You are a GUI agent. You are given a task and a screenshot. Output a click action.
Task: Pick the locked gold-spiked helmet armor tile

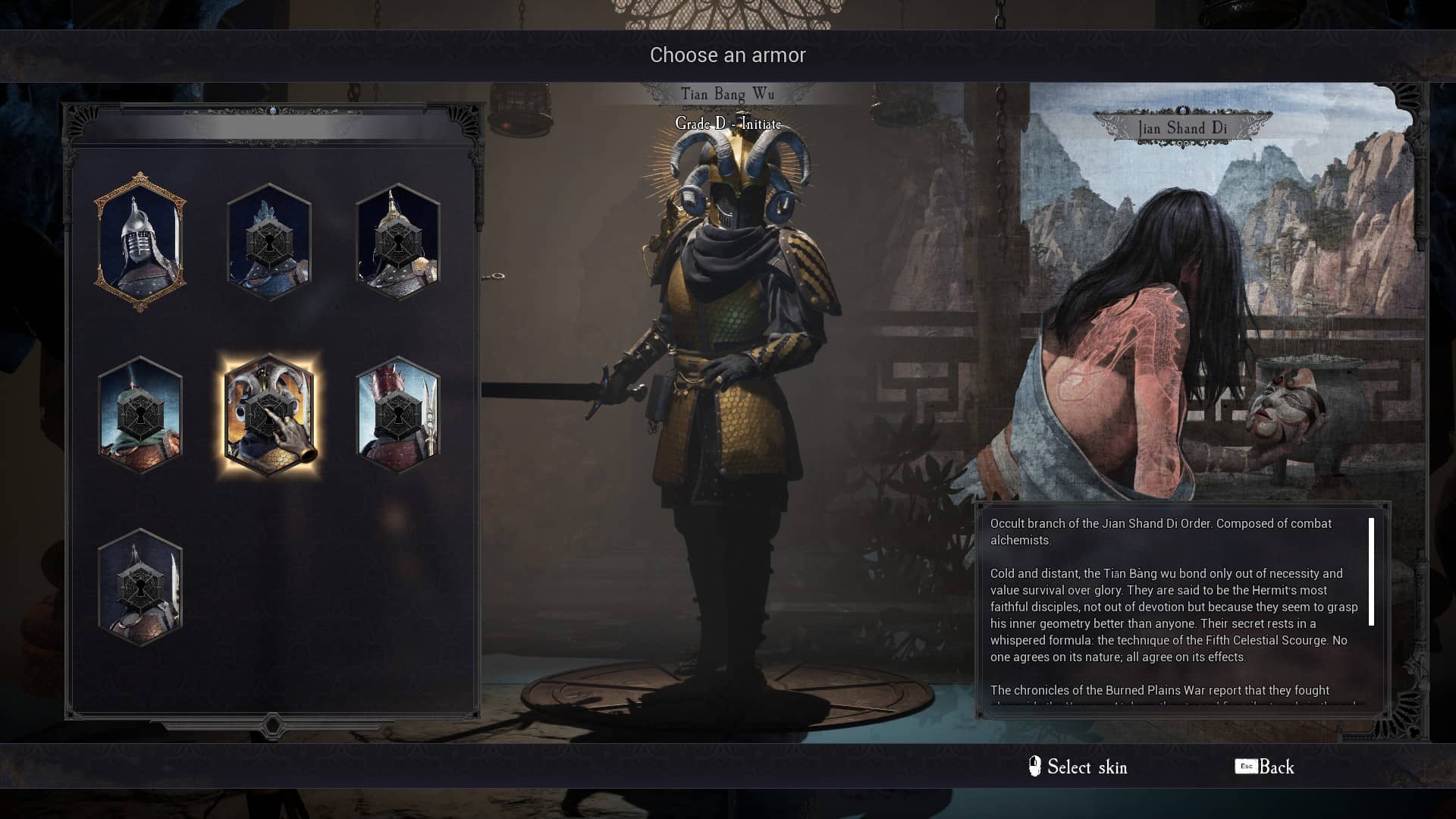pos(398,243)
